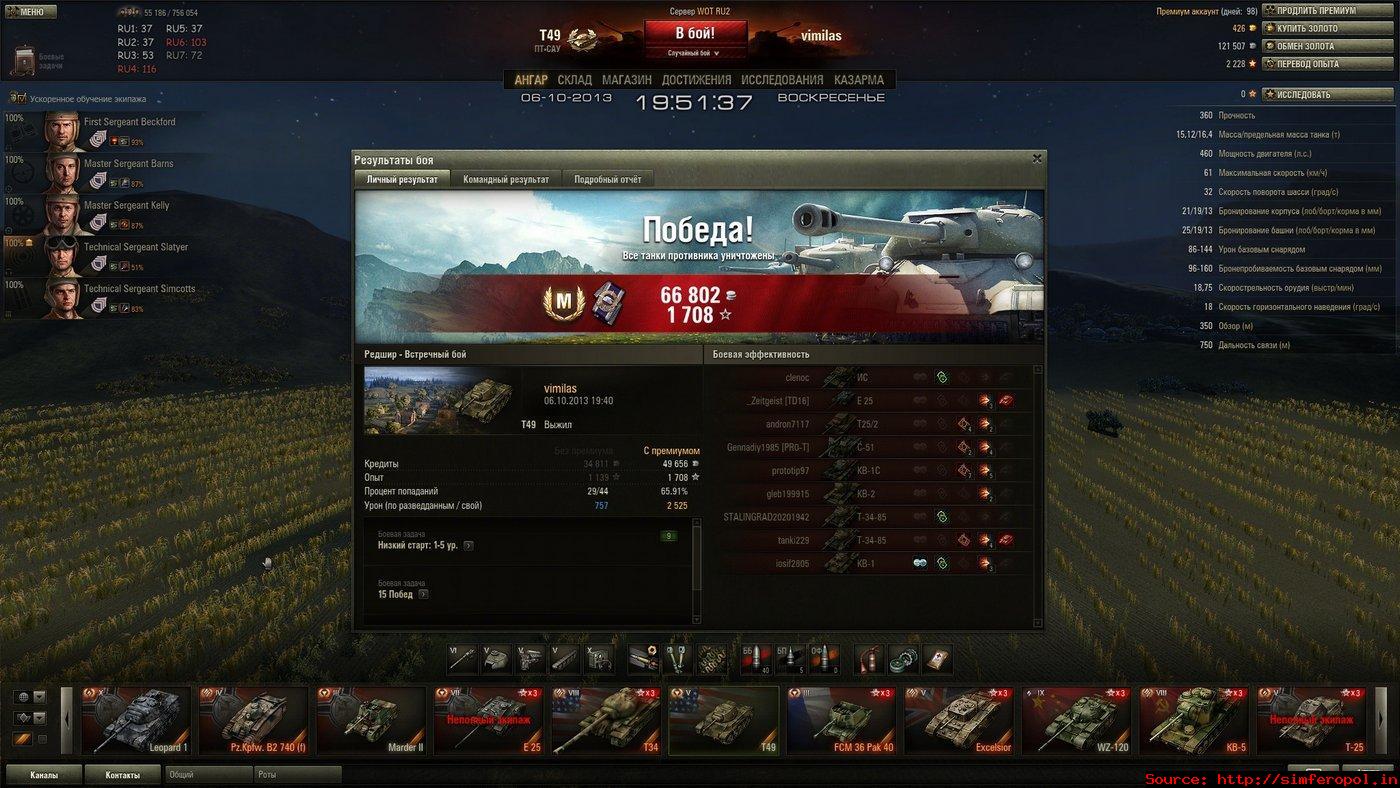Open the main Меню button
1400x788 pixels.
(x=24, y=12)
